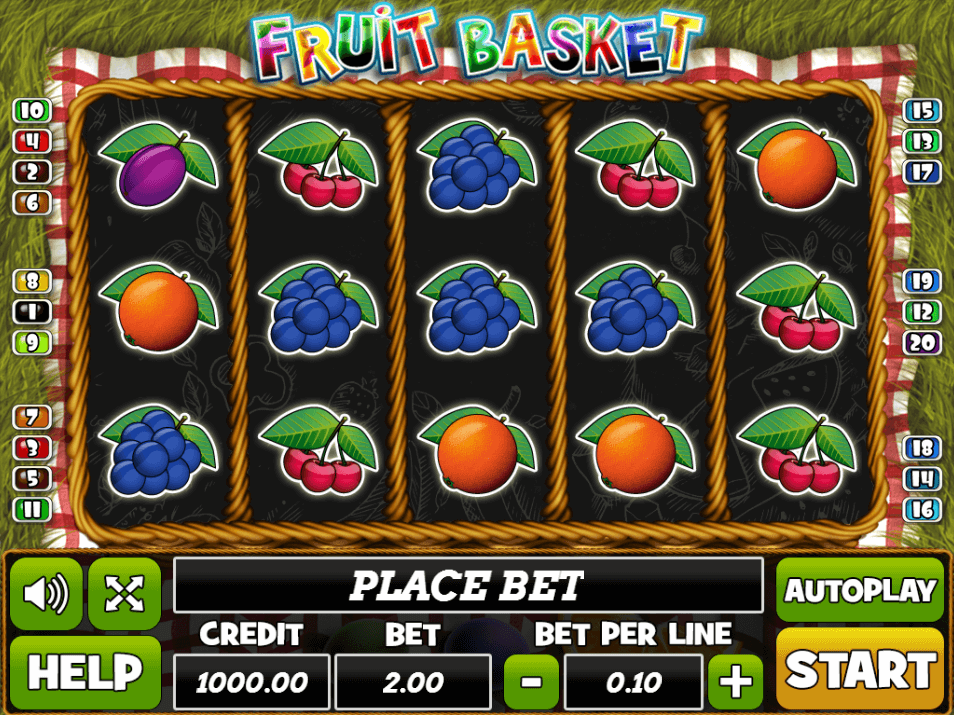The height and width of the screenshot is (715, 954).
Task: Toggle fullscreen with the arrows button
Action: pos(124,594)
